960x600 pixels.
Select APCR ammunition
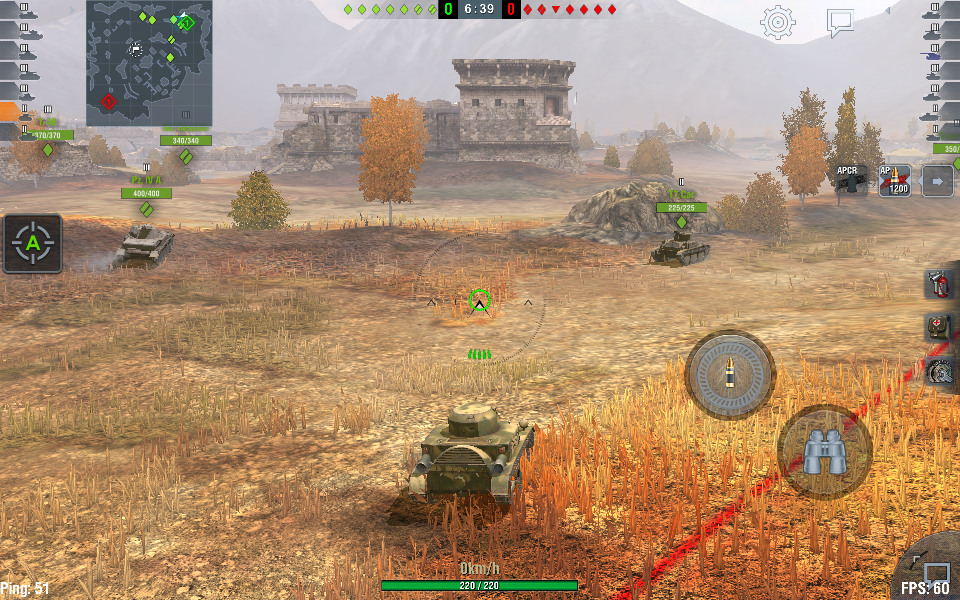[850, 180]
